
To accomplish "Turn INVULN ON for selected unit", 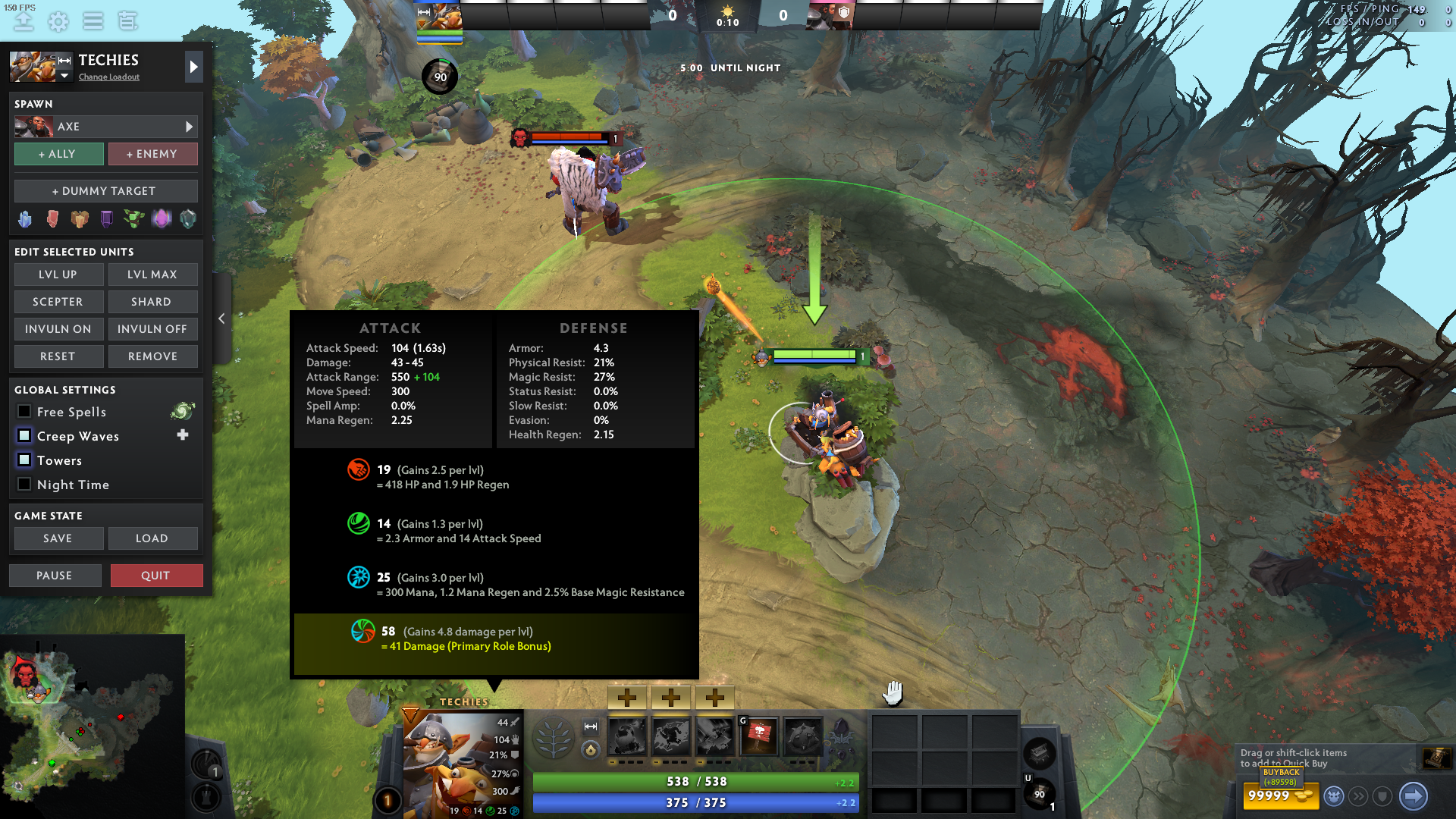I will click(x=58, y=329).
